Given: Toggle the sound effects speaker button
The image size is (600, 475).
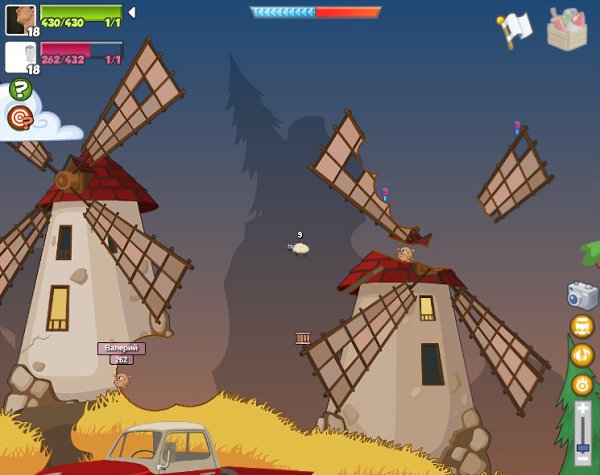Looking at the screenshot, I should tap(581, 355).
